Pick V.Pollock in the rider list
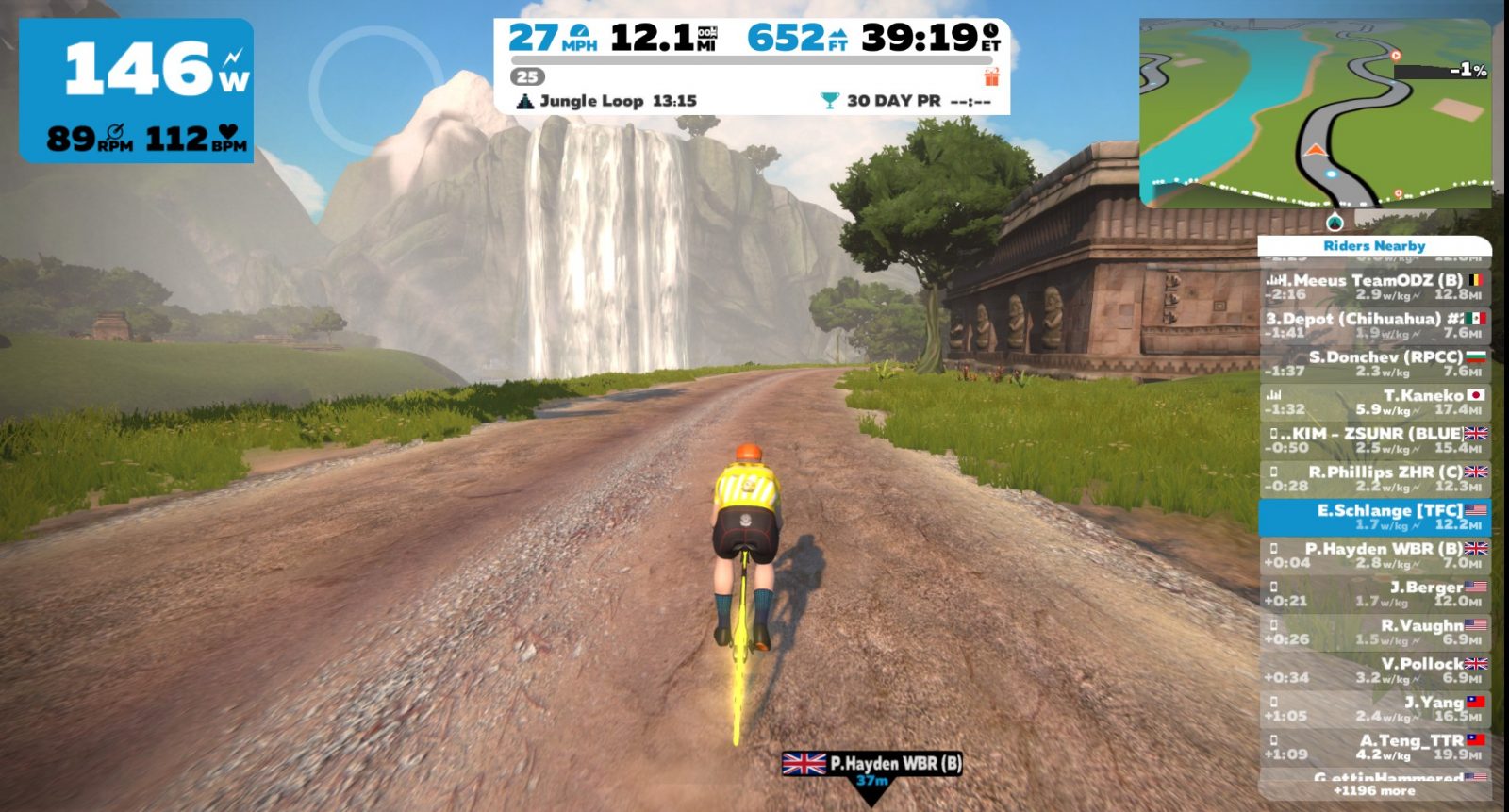This screenshot has height=812, width=1509. pos(1374,671)
